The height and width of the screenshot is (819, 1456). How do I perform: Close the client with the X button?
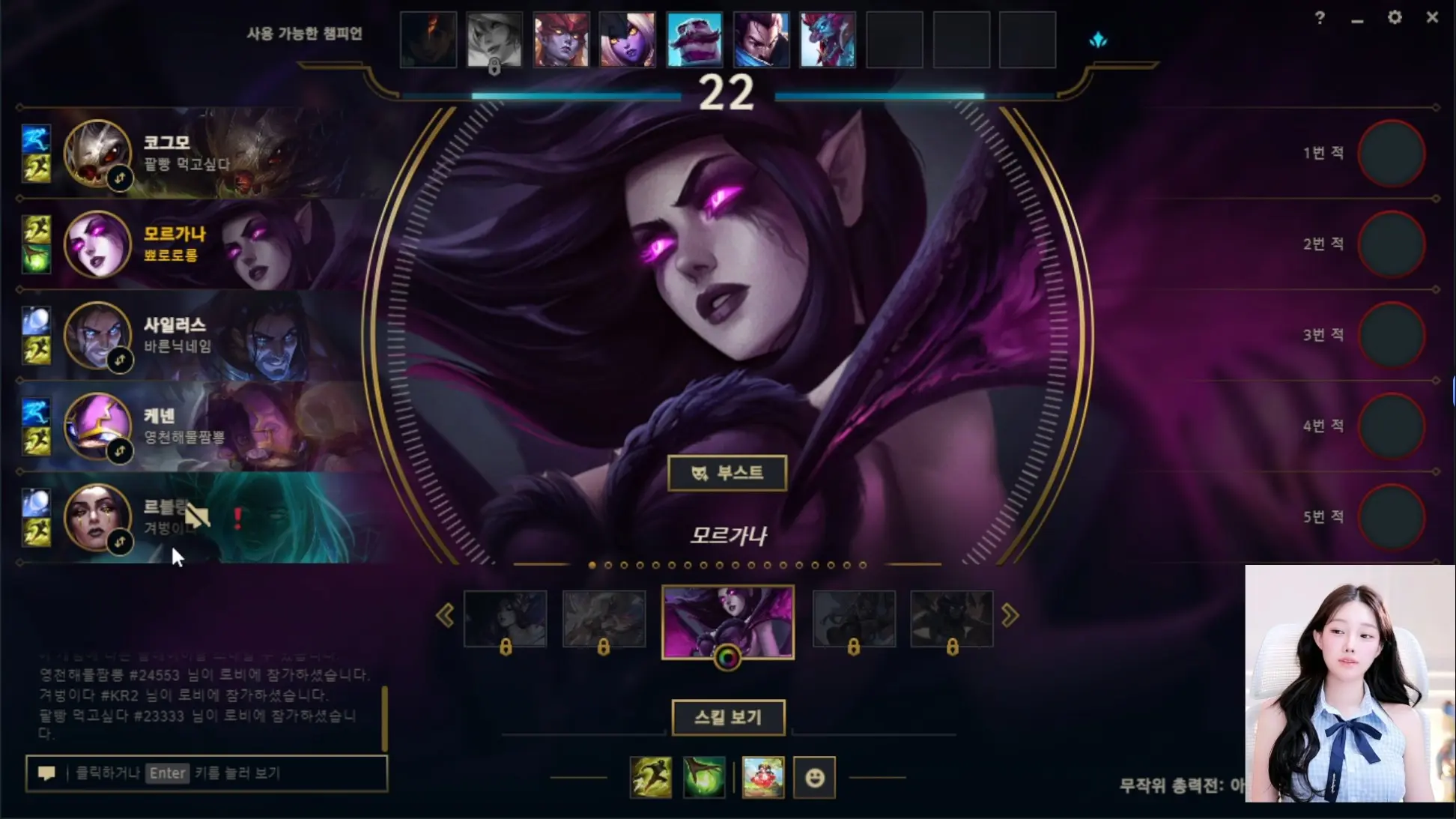coord(1432,17)
